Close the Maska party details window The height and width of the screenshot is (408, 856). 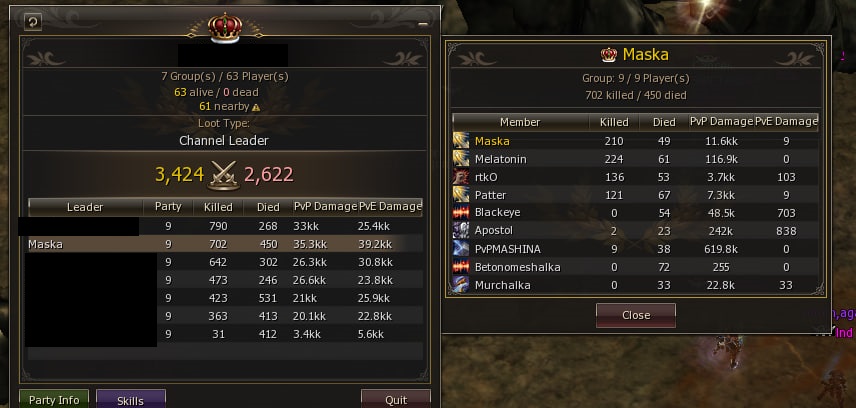pyautogui.click(x=635, y=314)
